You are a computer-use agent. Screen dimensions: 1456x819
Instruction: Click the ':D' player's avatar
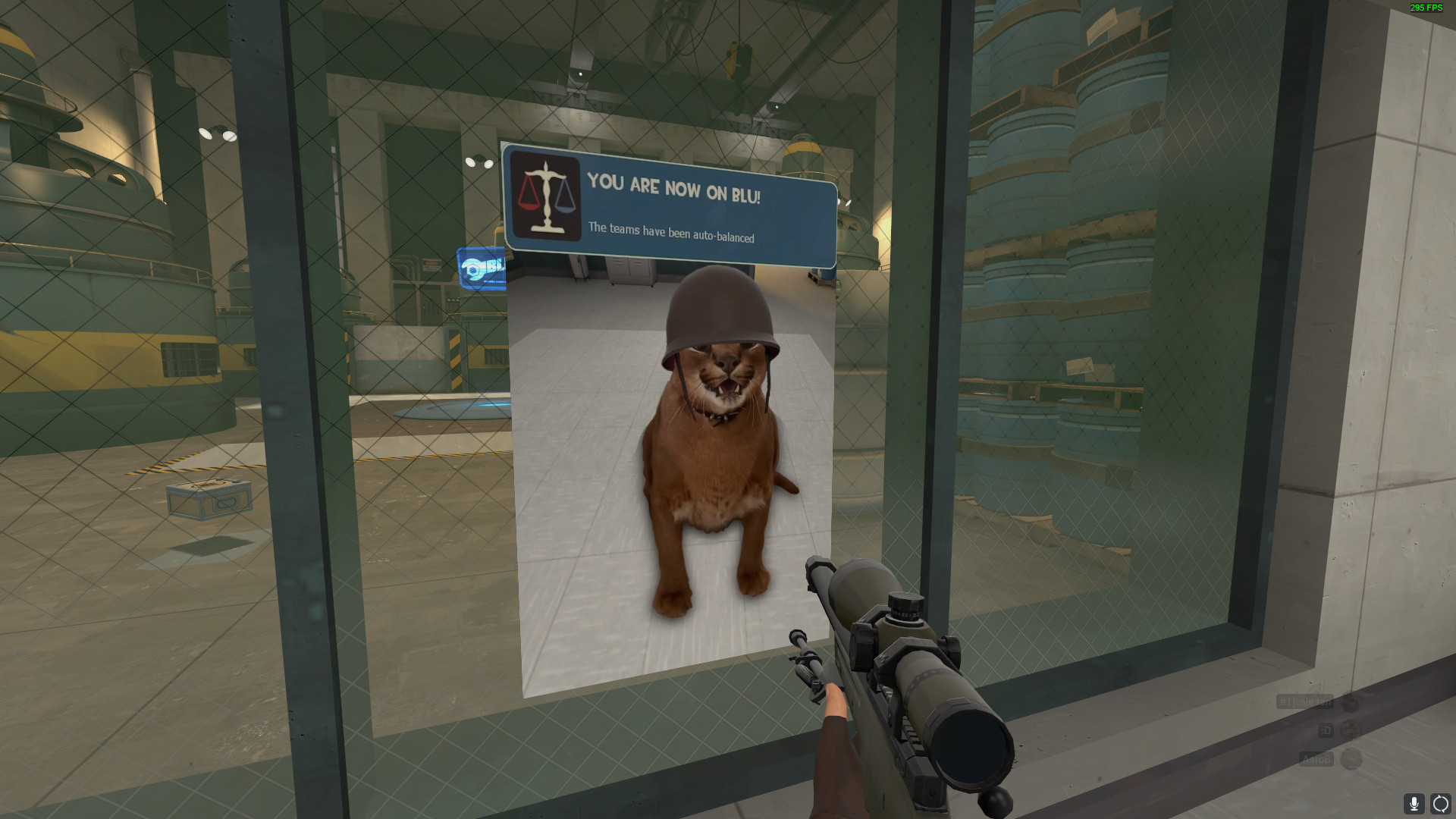pyautogui.click(x=1350, y=730)
